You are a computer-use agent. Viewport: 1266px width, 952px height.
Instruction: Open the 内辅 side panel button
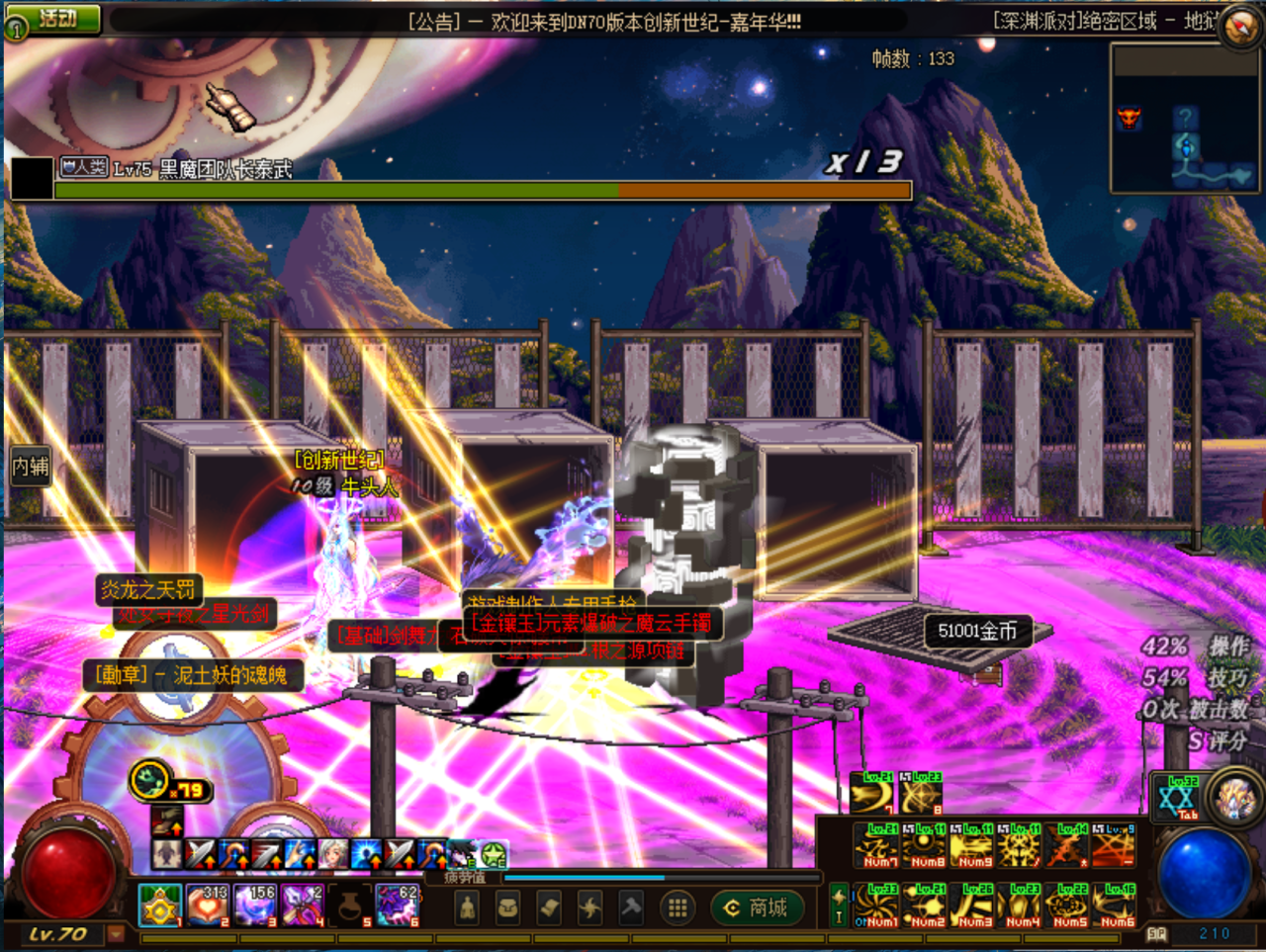pyautogui.click(x=30, y=467)
